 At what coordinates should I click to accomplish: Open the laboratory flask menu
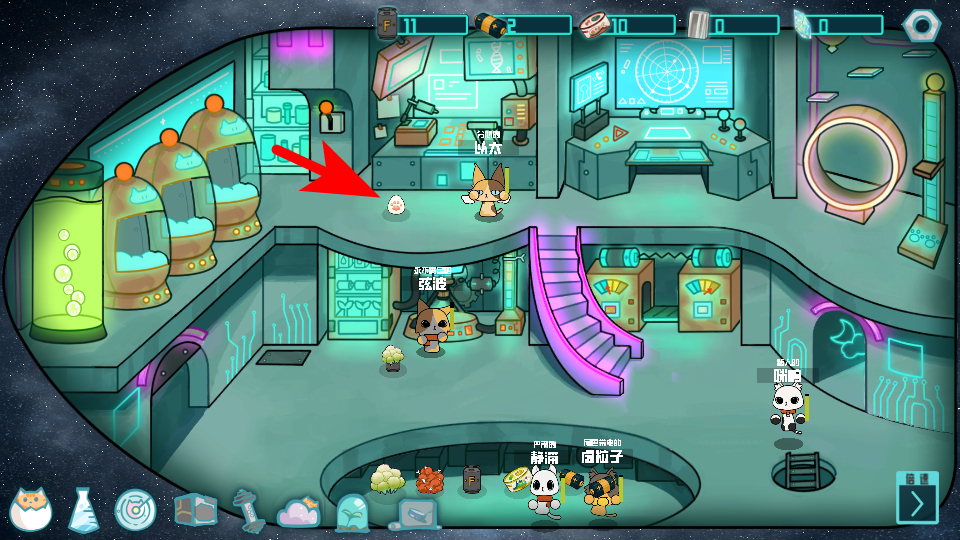click(83, 510)
